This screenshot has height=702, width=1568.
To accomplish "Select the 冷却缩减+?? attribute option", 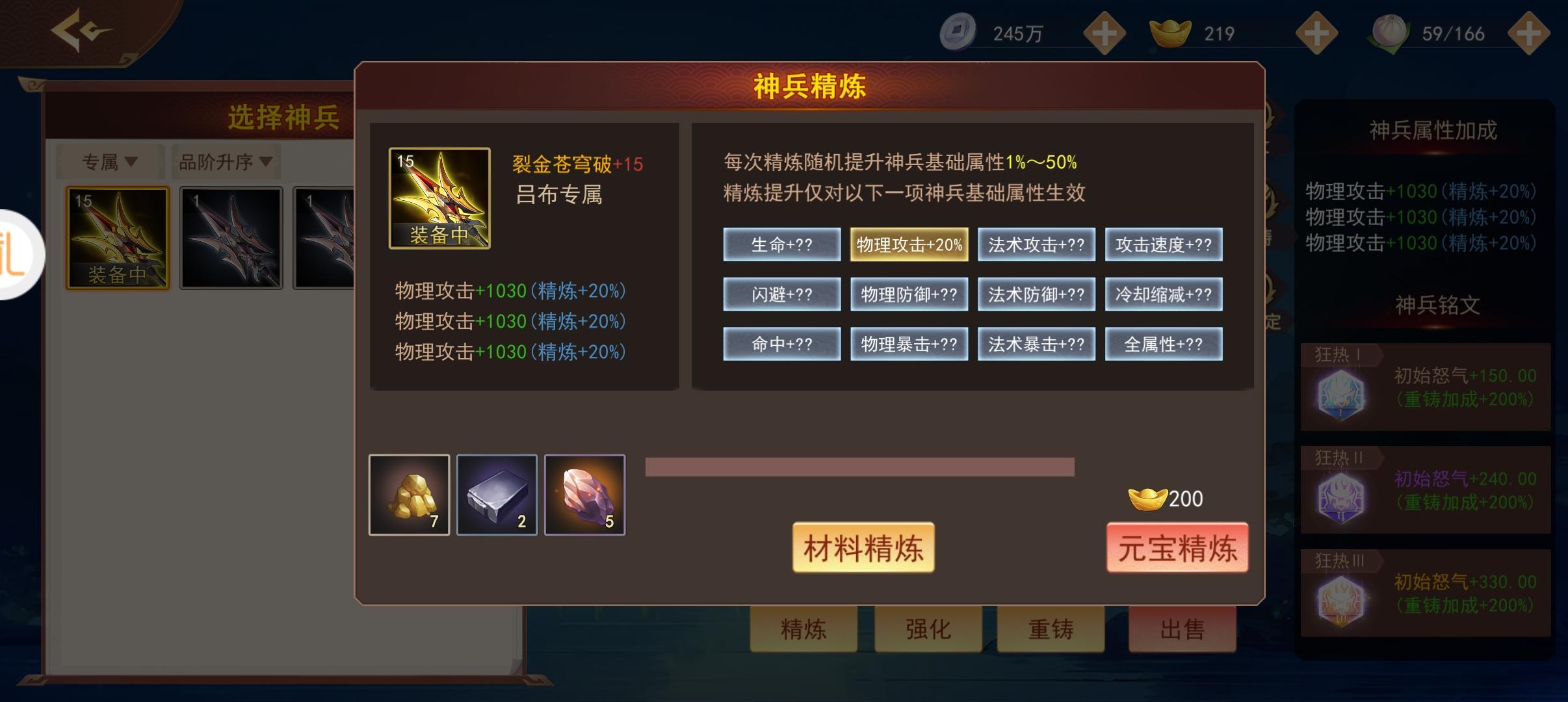I will tap(1164, 294).
